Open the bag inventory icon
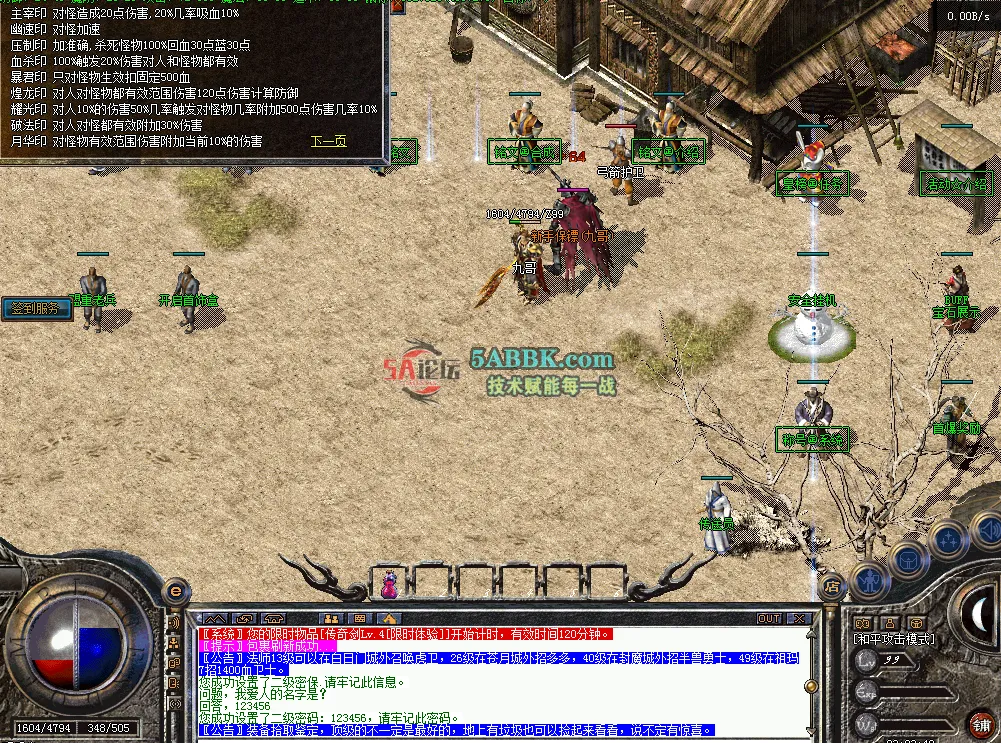The image size is (1001, 743). [909, 559]
